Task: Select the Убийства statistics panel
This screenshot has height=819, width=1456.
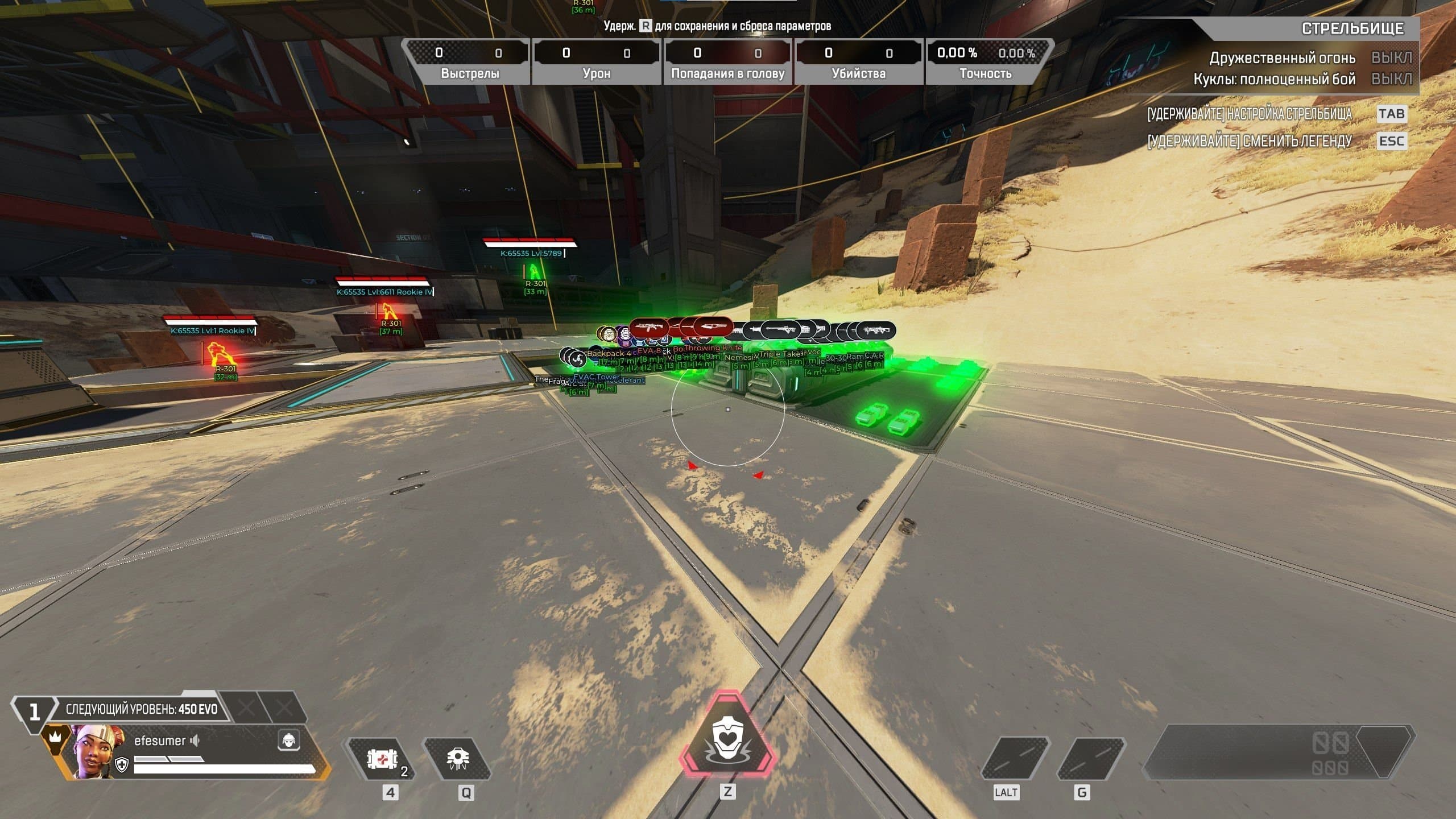Action: point(859,60)
